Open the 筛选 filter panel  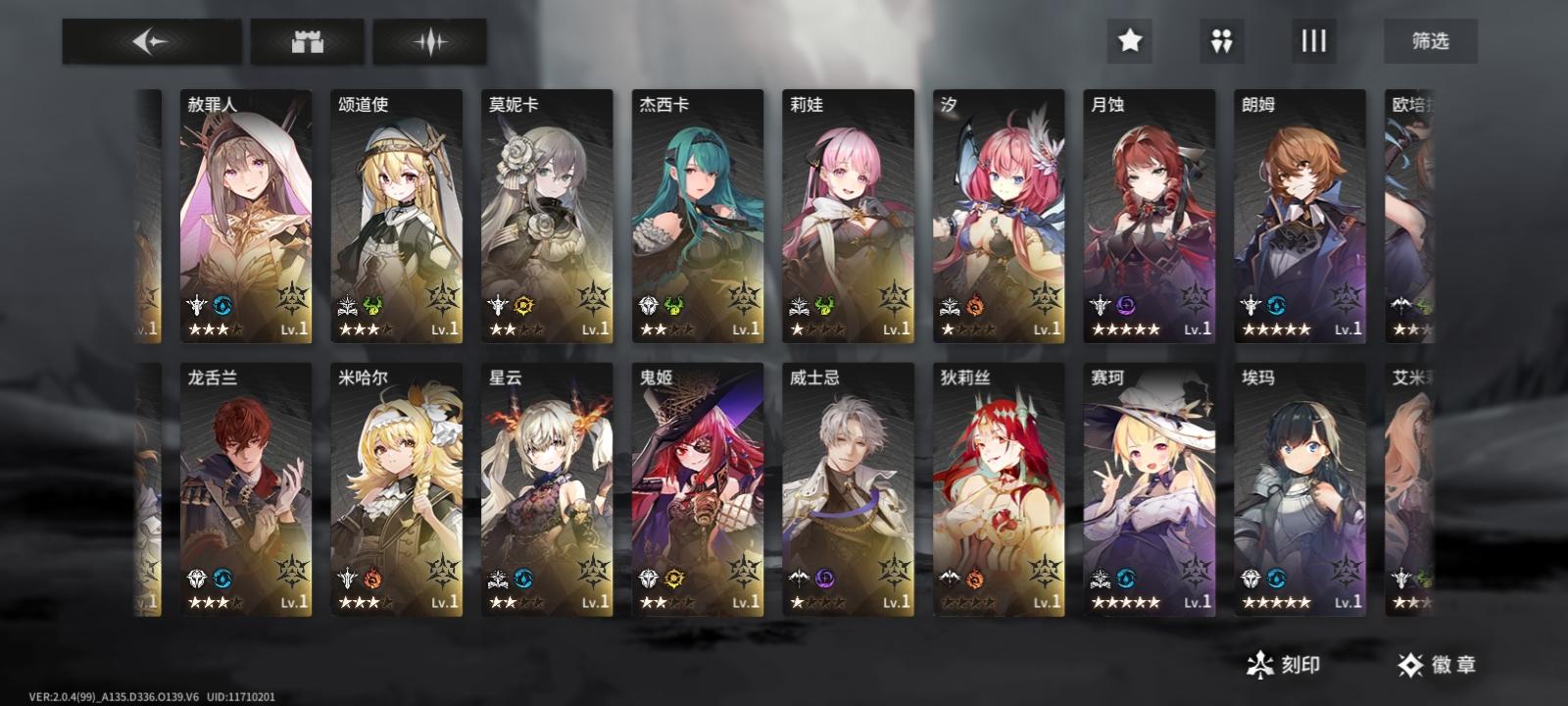tap(1430, 41)
